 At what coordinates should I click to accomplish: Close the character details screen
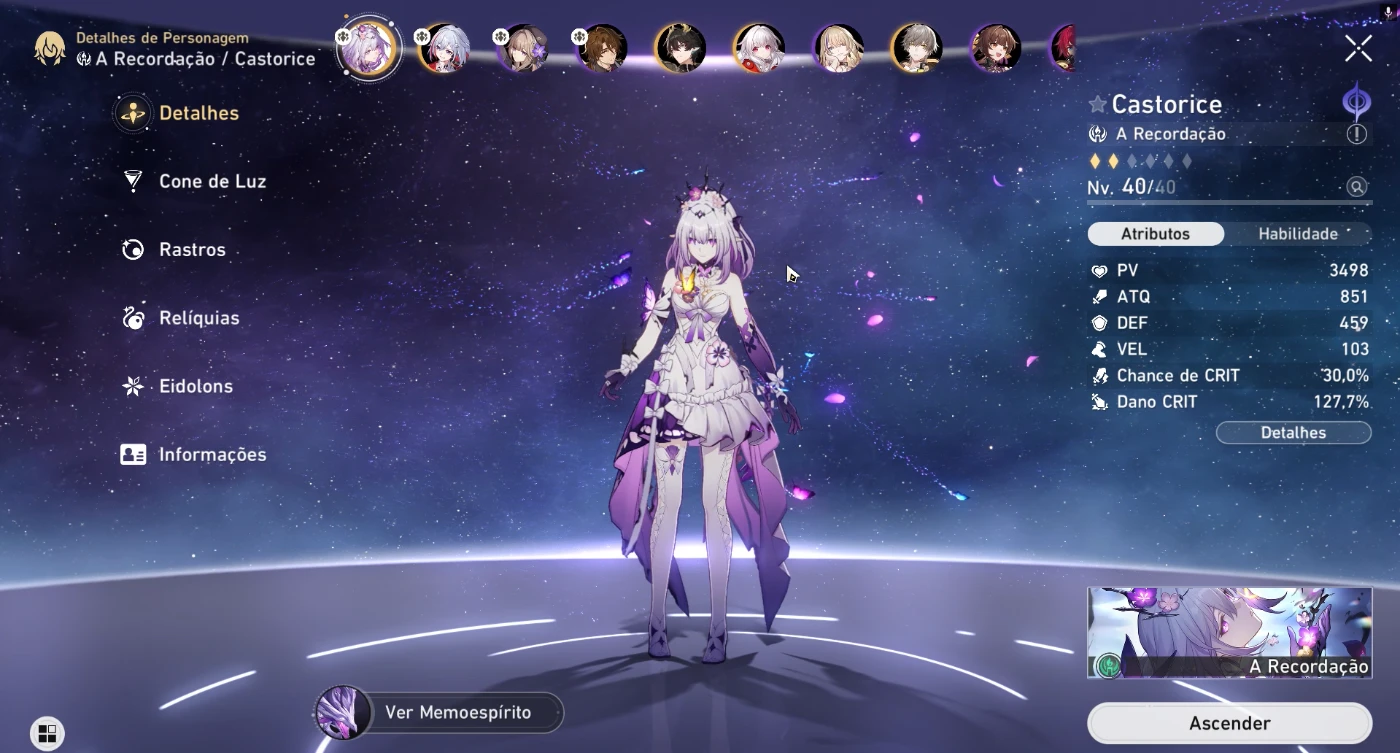(1358, 48)
